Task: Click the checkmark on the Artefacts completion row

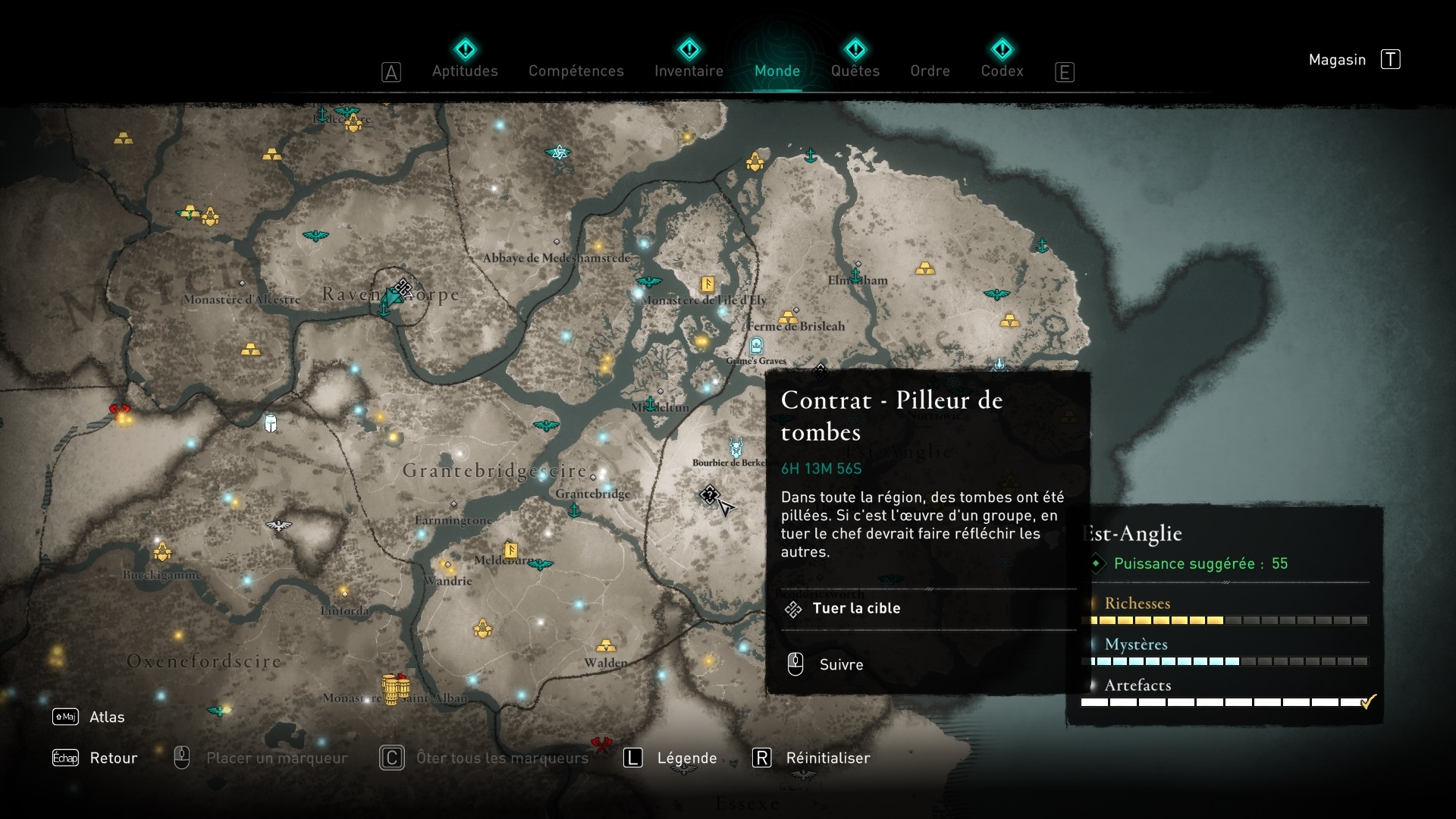Action: pyautogui.click(x=1367, y=701)
